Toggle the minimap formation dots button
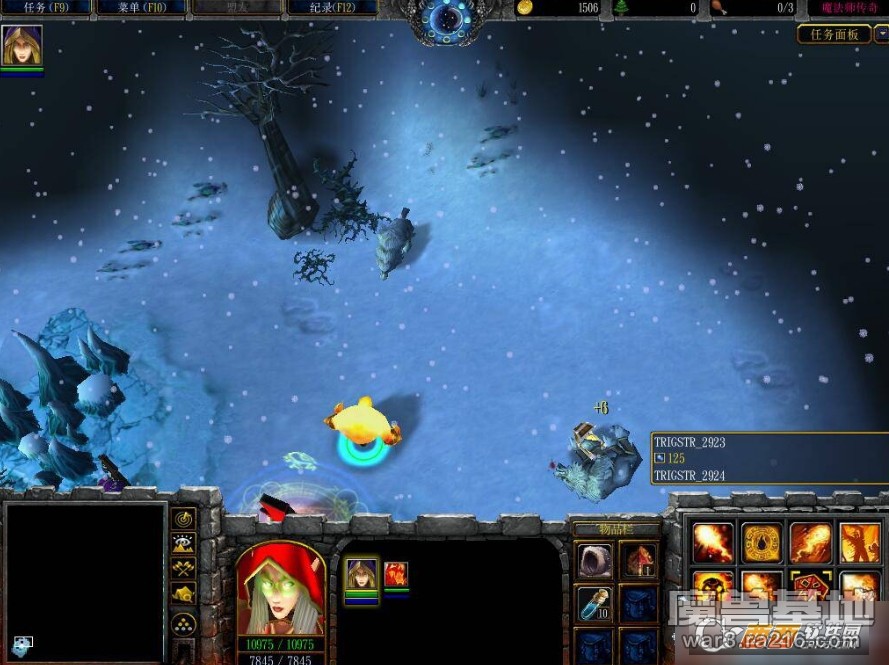The width and height of the screenshot is (889, 665). click(184, 625)
